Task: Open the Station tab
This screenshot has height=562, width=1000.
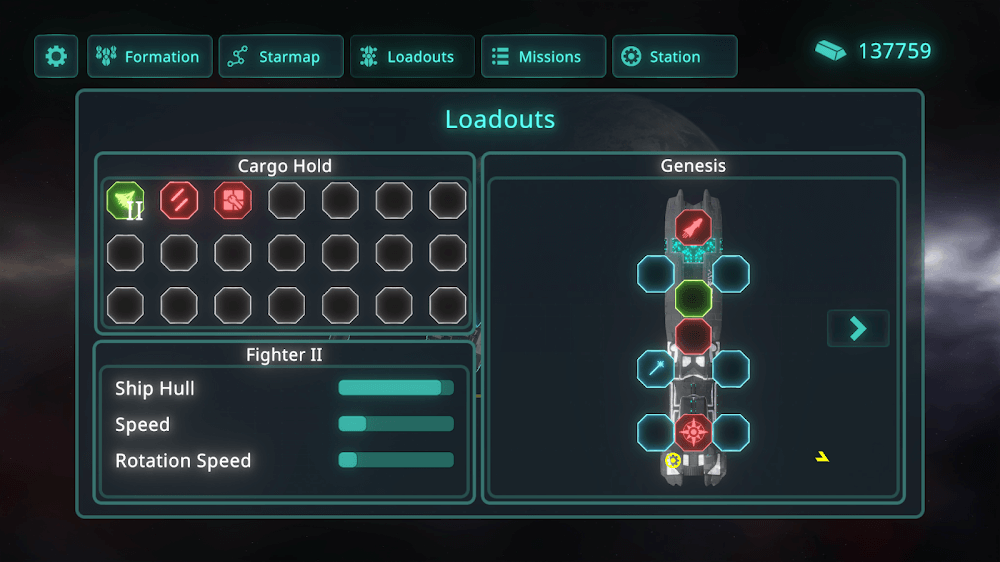Action: click(674, 57)
